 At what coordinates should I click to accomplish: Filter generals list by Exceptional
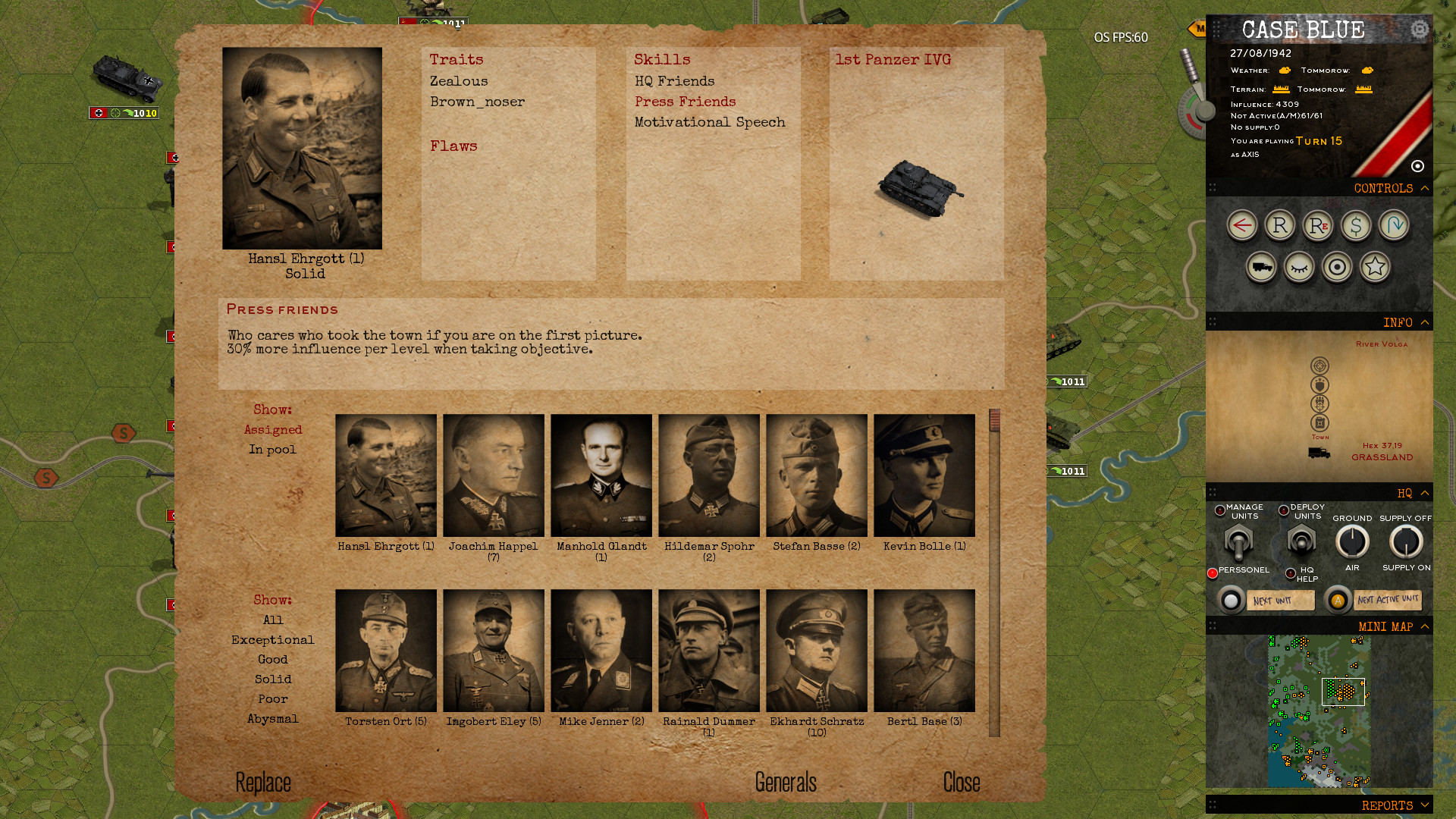coord(273,639)
